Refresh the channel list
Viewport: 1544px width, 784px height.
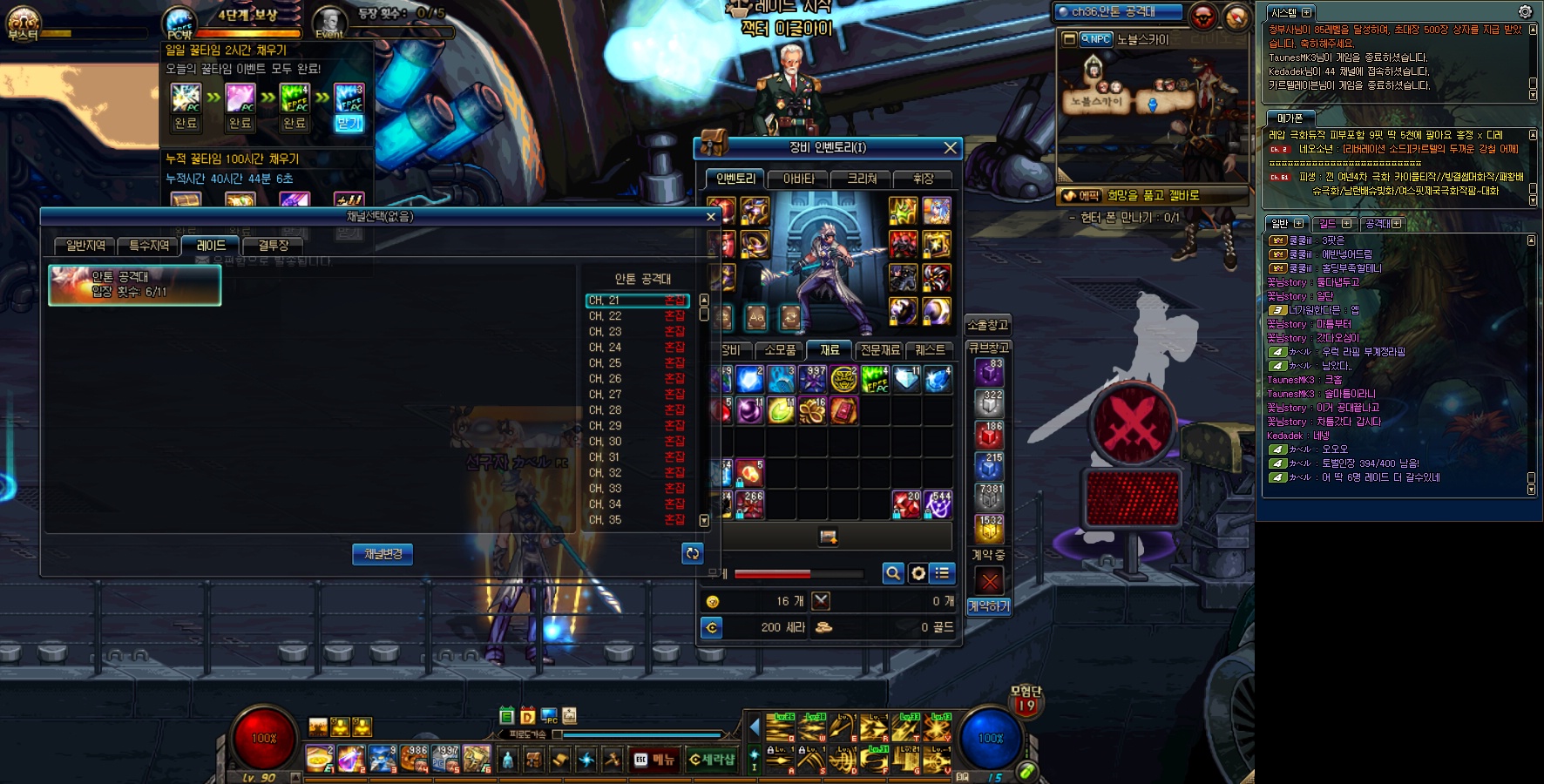[692, 553]
